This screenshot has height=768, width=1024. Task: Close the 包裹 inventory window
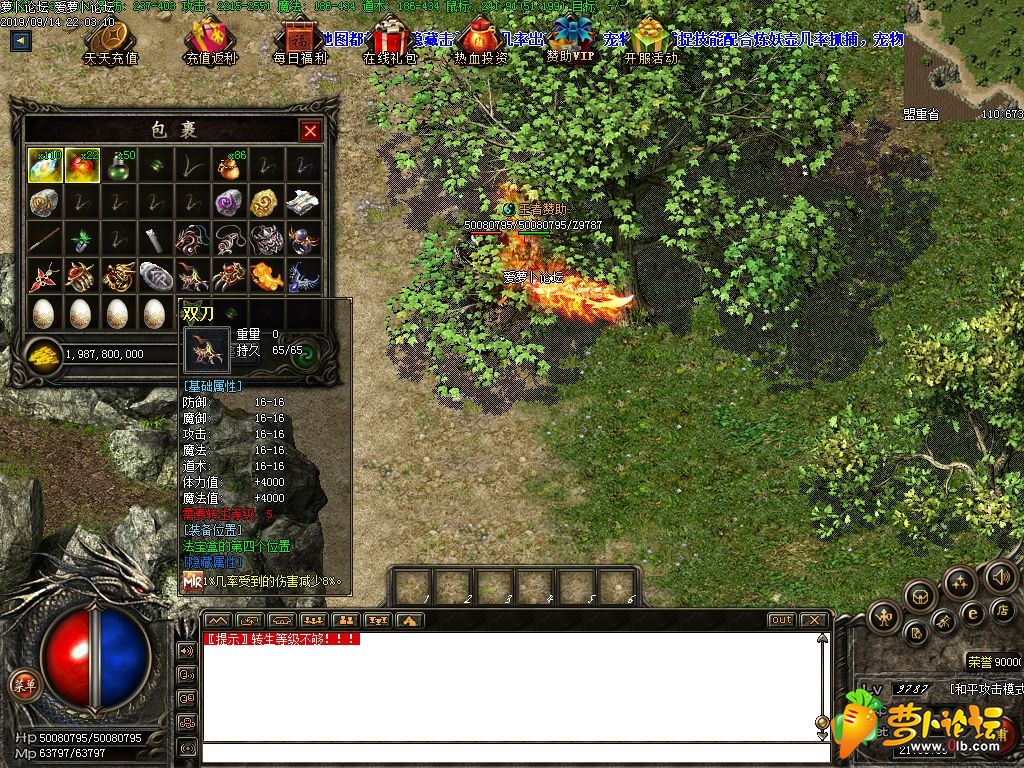pos(310,131)
